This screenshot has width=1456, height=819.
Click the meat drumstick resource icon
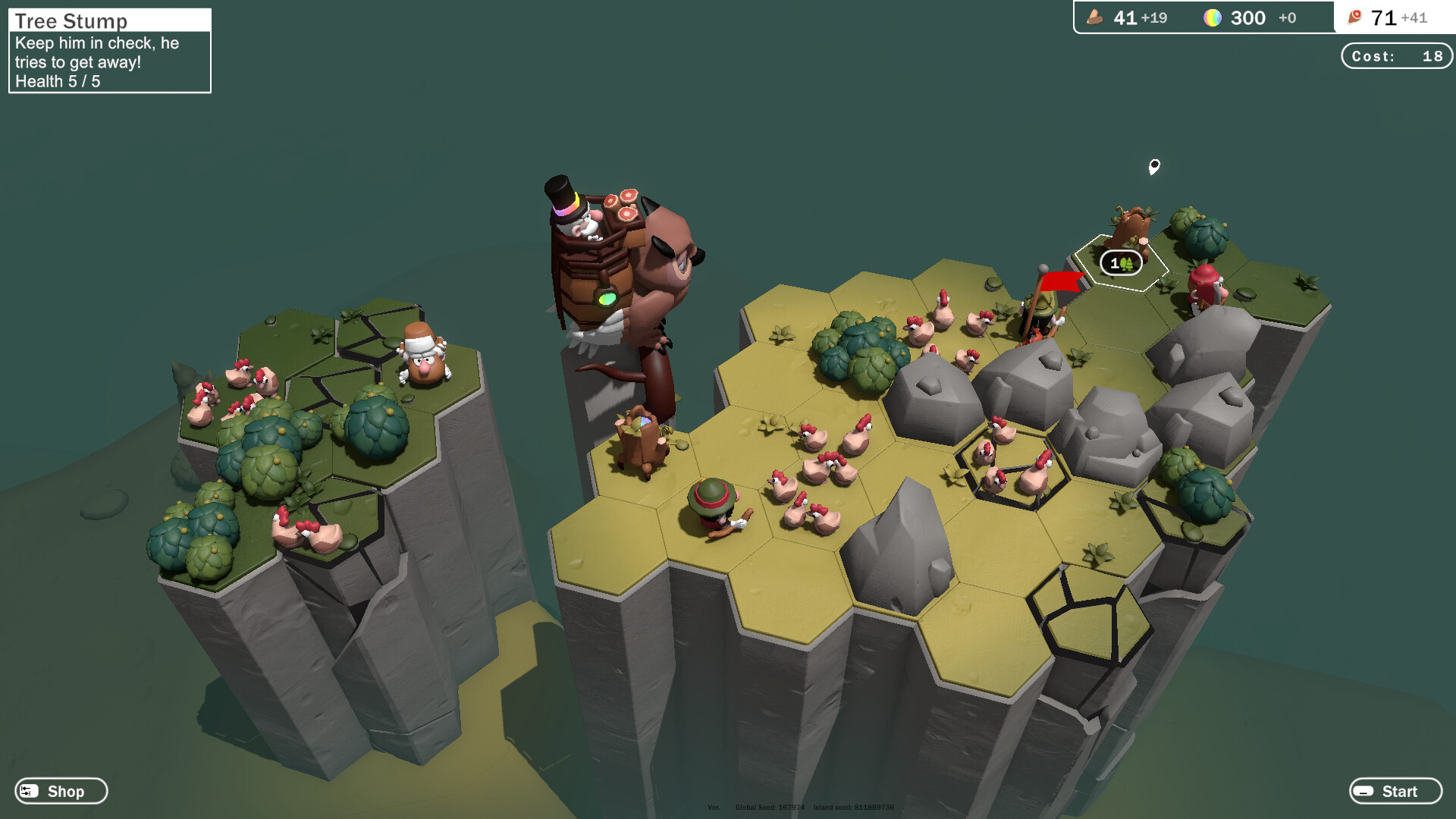click(1354, 15)
